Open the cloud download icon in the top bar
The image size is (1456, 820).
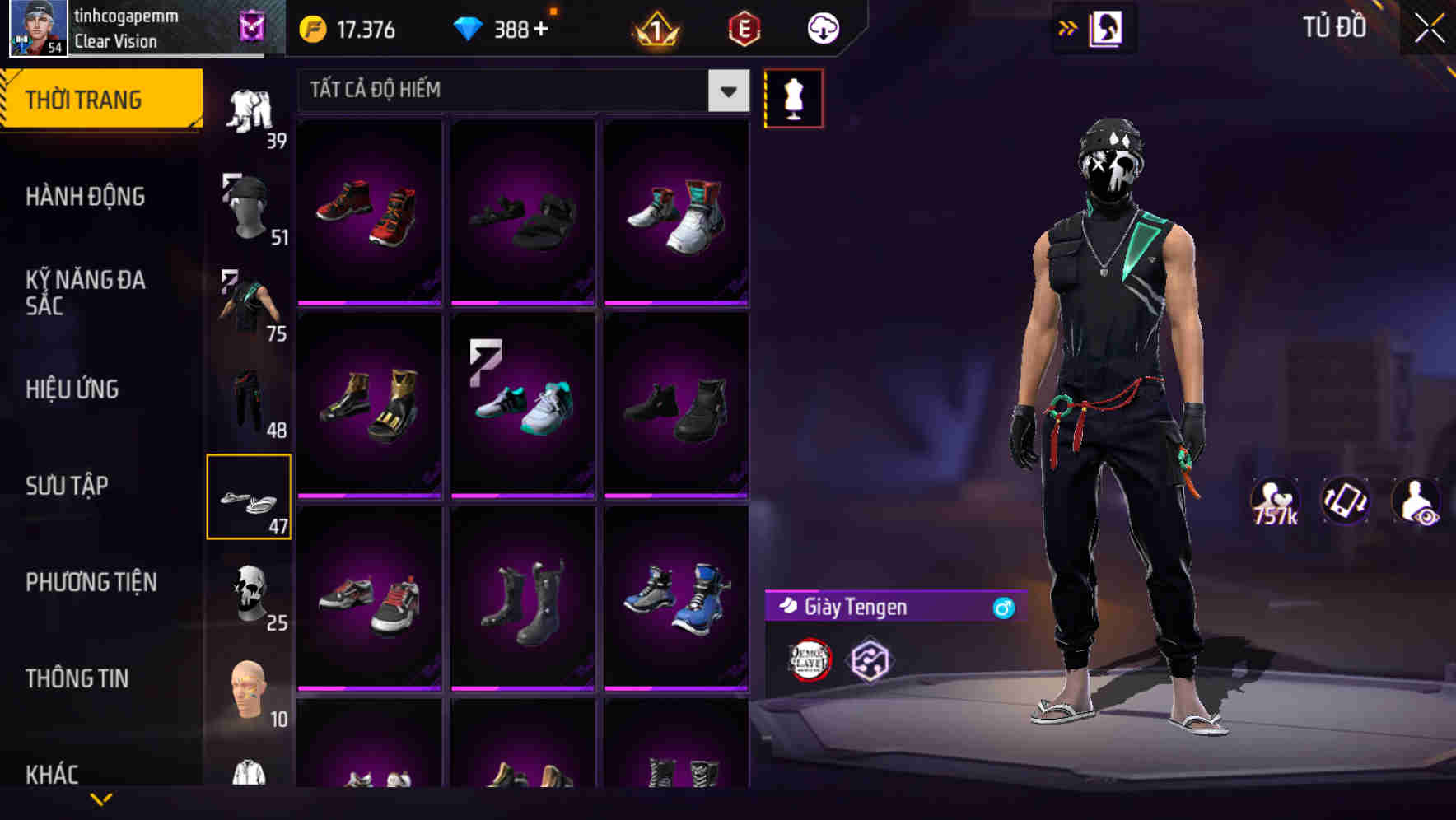823,27
